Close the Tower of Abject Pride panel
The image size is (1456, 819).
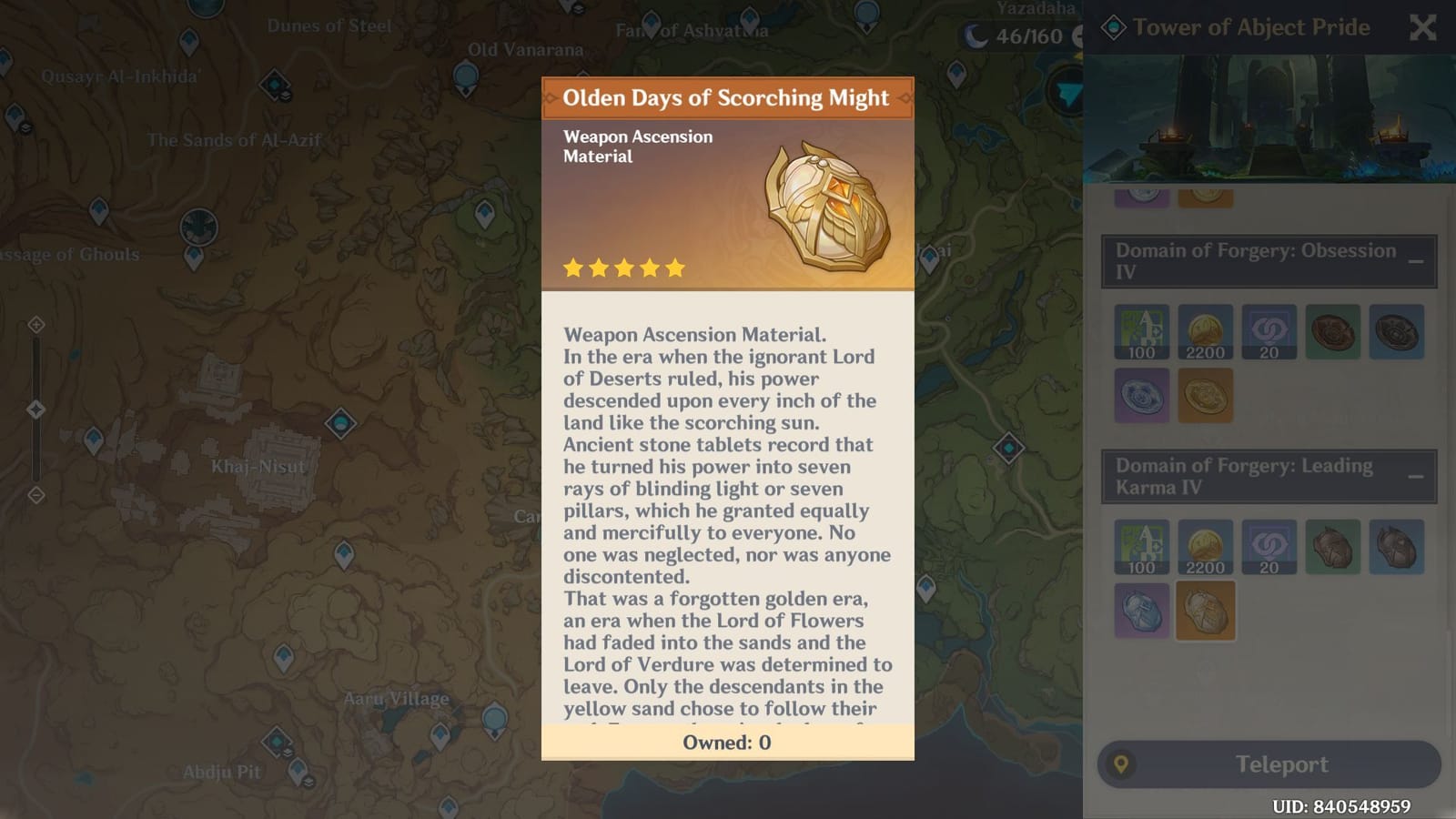click(x=1422, y=28)
